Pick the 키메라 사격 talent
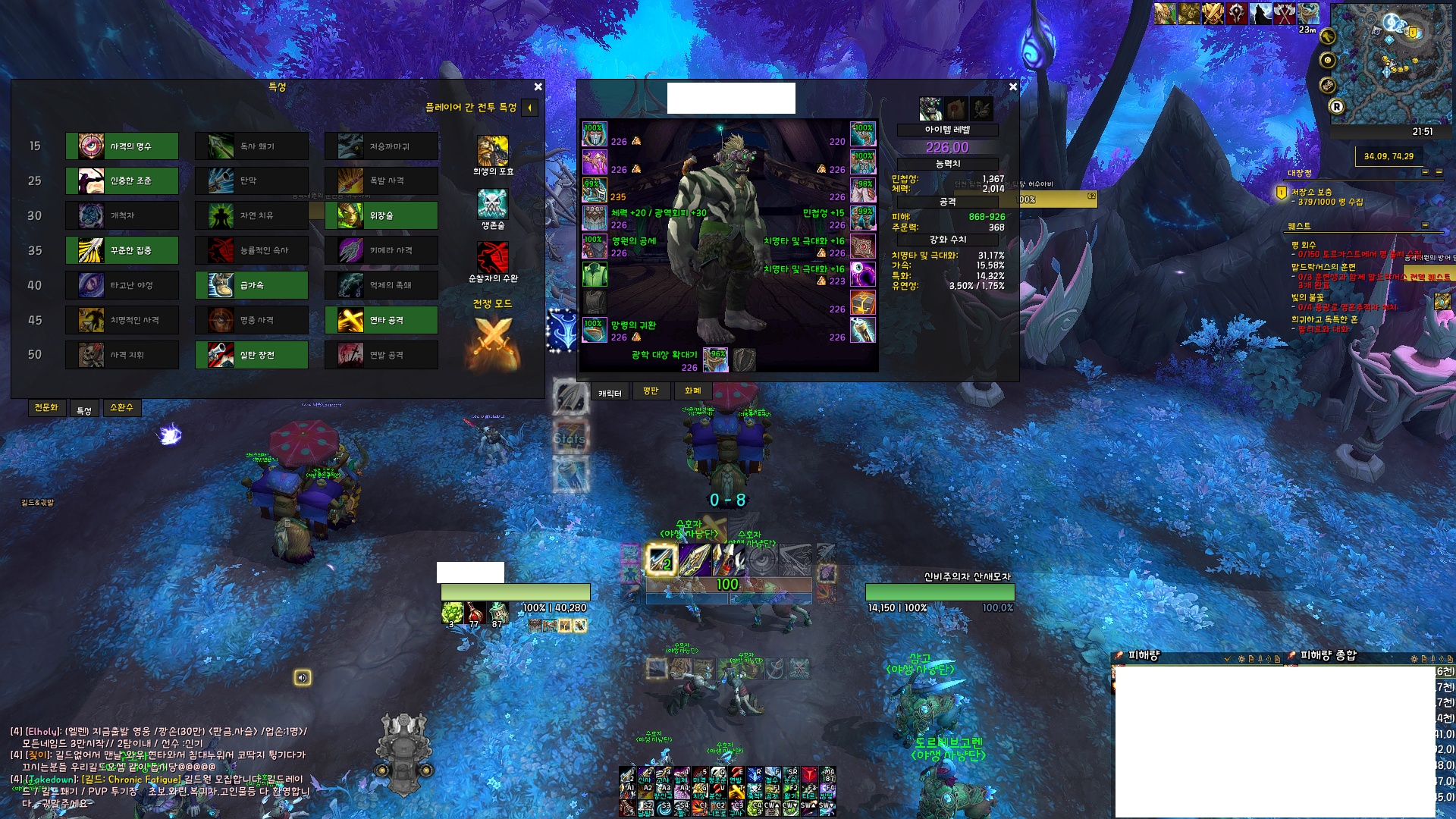Viewport: 1456px width, 819px height. tap(381, 250)
